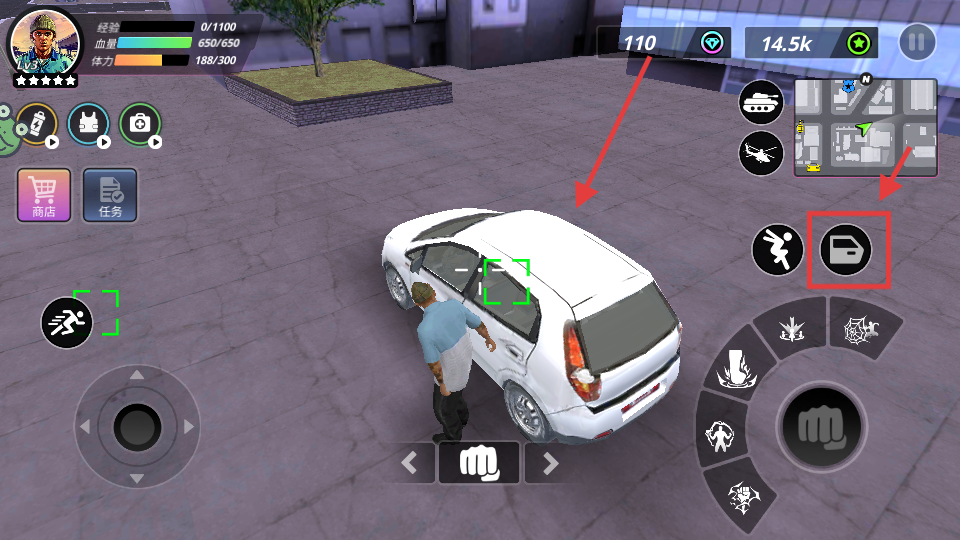Open the 任务 missions panel
Viewport: 960px width, 540px height.
pos(110,193)
